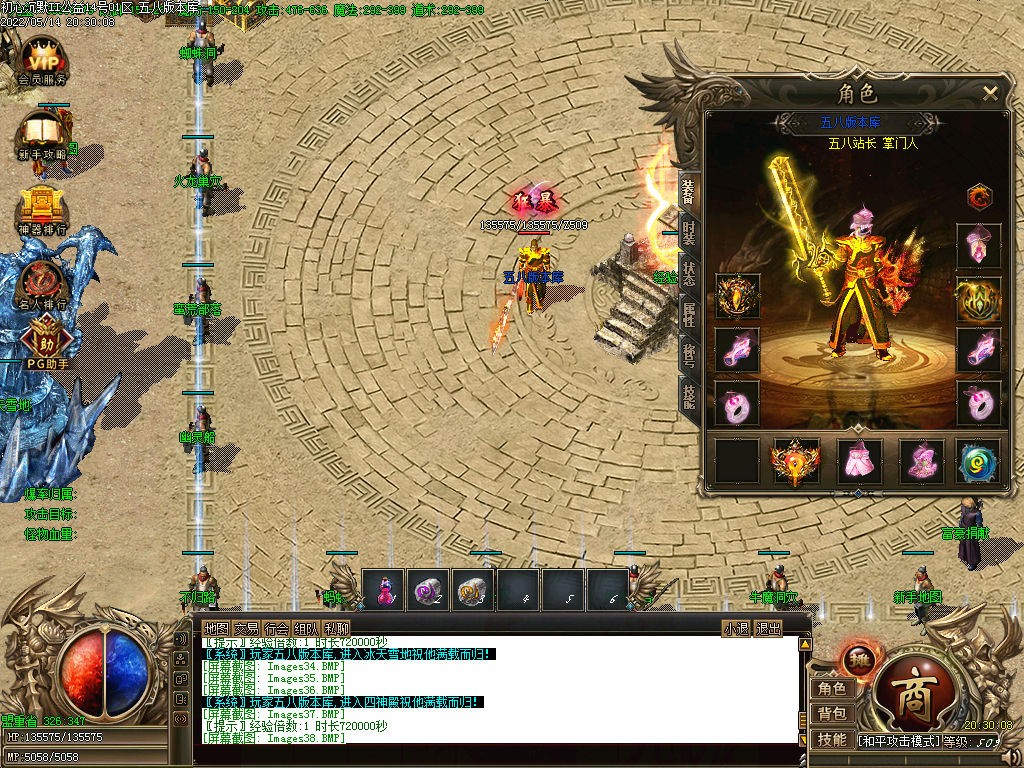The height and width of the screenshot is (768, 1024).
Task: Open the 商 shop button
Action: tap(910, 694)
